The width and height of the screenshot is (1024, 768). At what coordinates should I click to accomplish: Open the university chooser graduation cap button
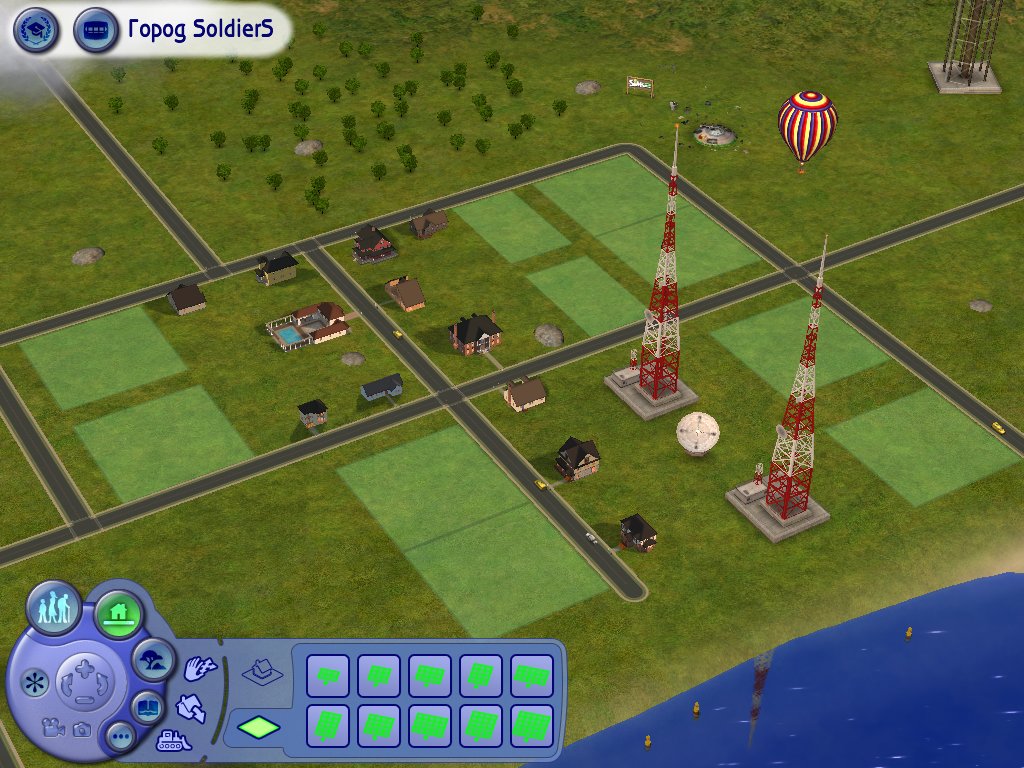click(x=36, y=31)
